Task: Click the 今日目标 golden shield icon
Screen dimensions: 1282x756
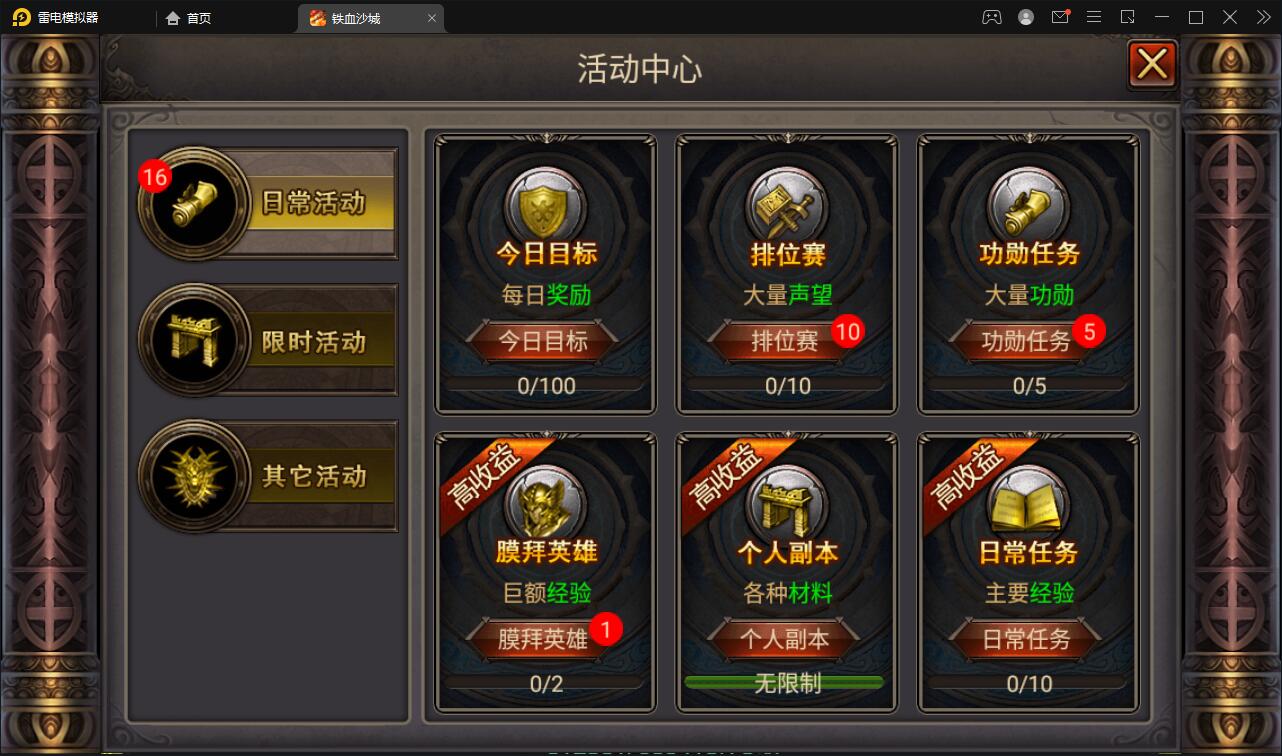Action: [x=544, y=202]
